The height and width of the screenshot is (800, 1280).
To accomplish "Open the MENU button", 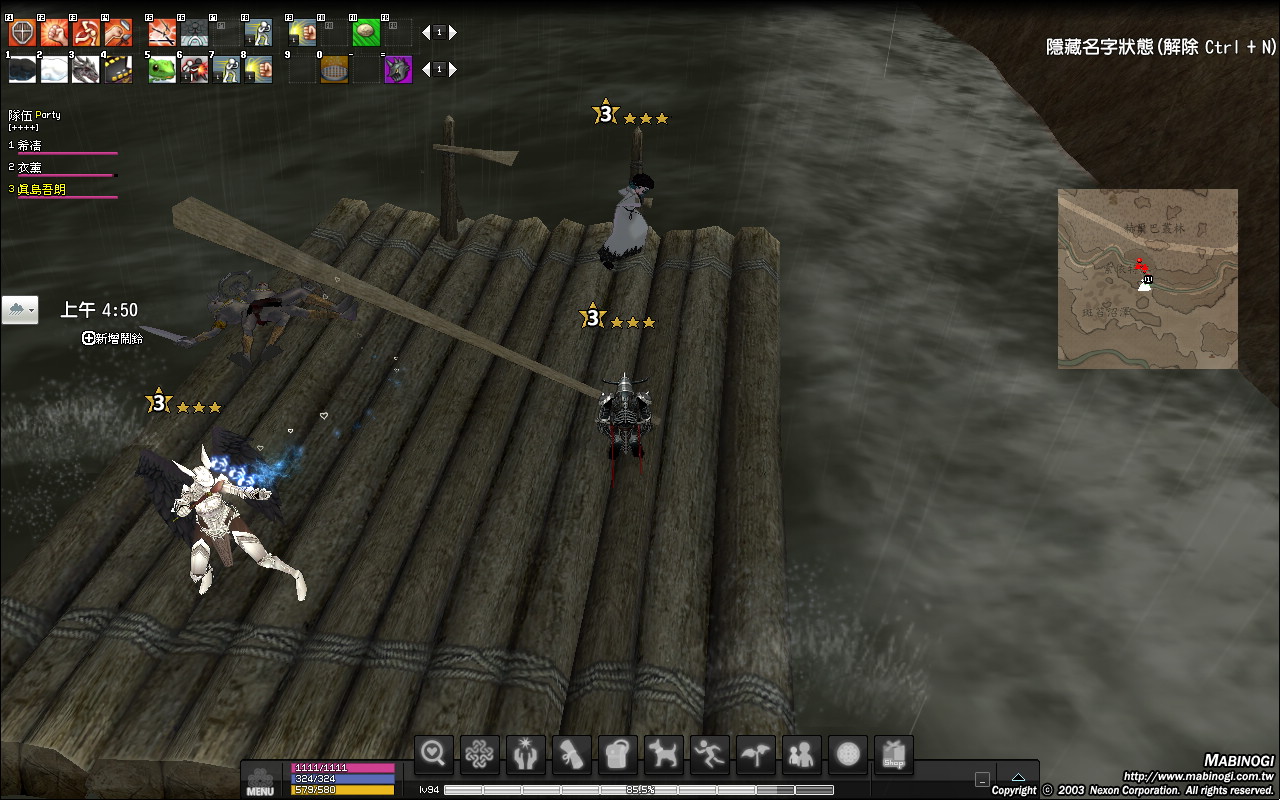I will point(260,780).
